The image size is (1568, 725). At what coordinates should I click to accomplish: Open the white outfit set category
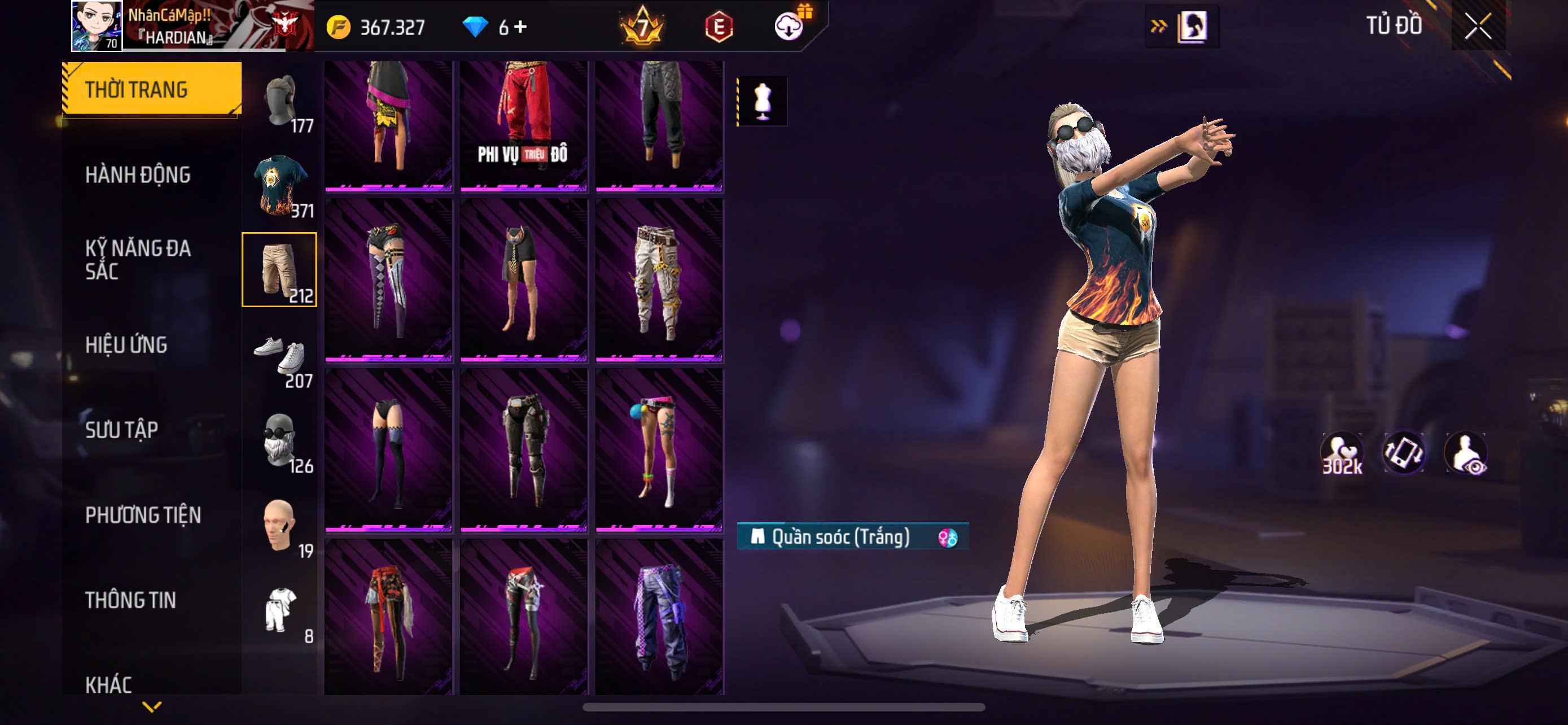coord(281,610)
